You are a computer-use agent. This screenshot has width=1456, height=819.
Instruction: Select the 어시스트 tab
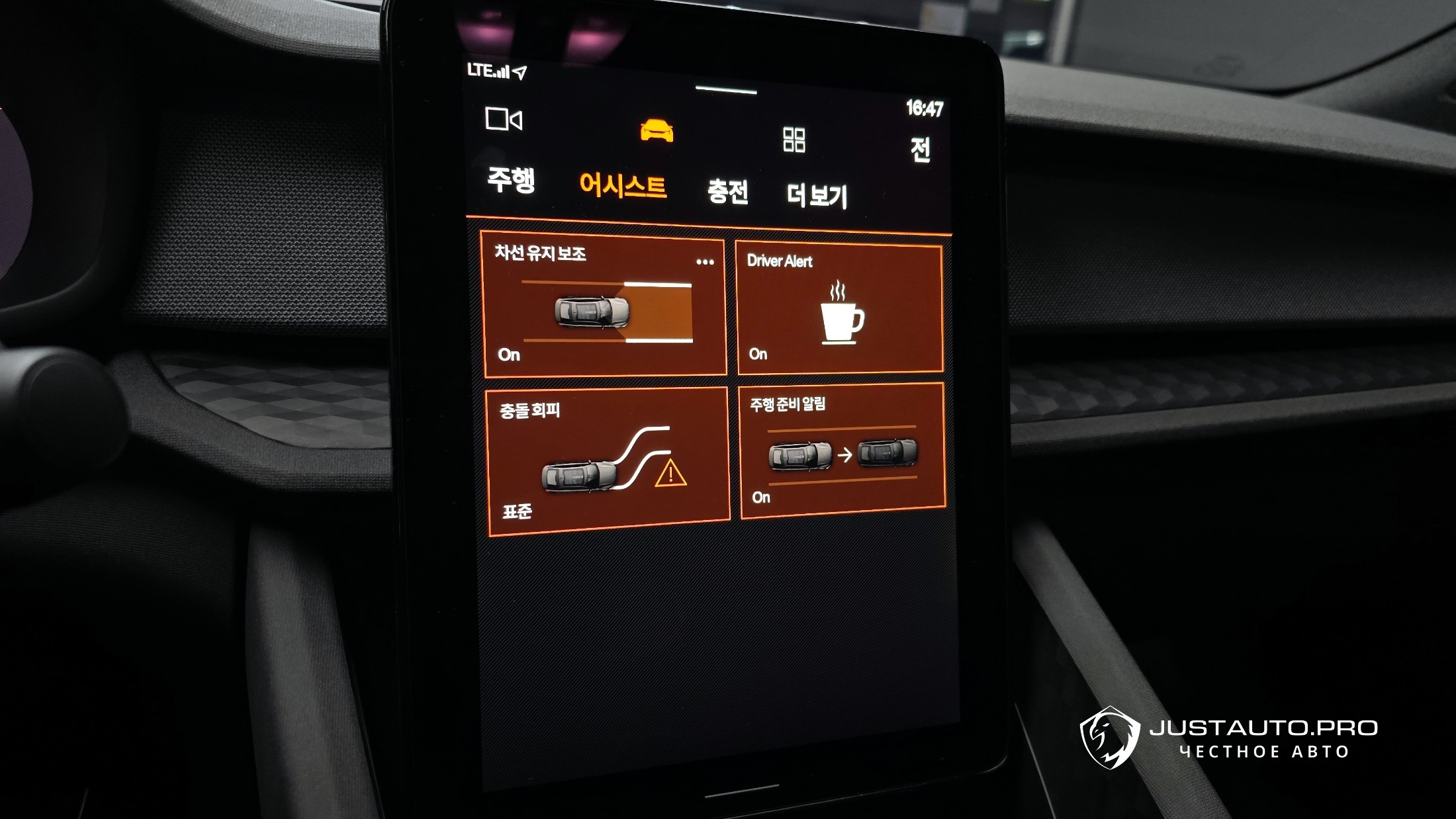(x=623, y=186)
